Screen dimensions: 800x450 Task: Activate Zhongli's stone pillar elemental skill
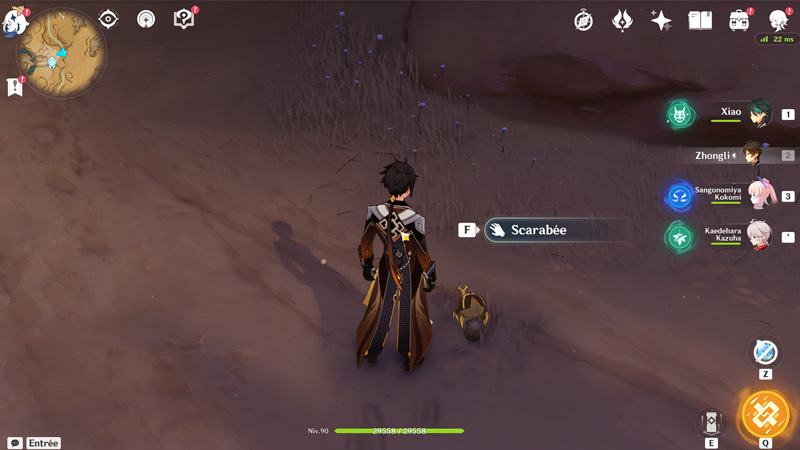tap(712, 421)
